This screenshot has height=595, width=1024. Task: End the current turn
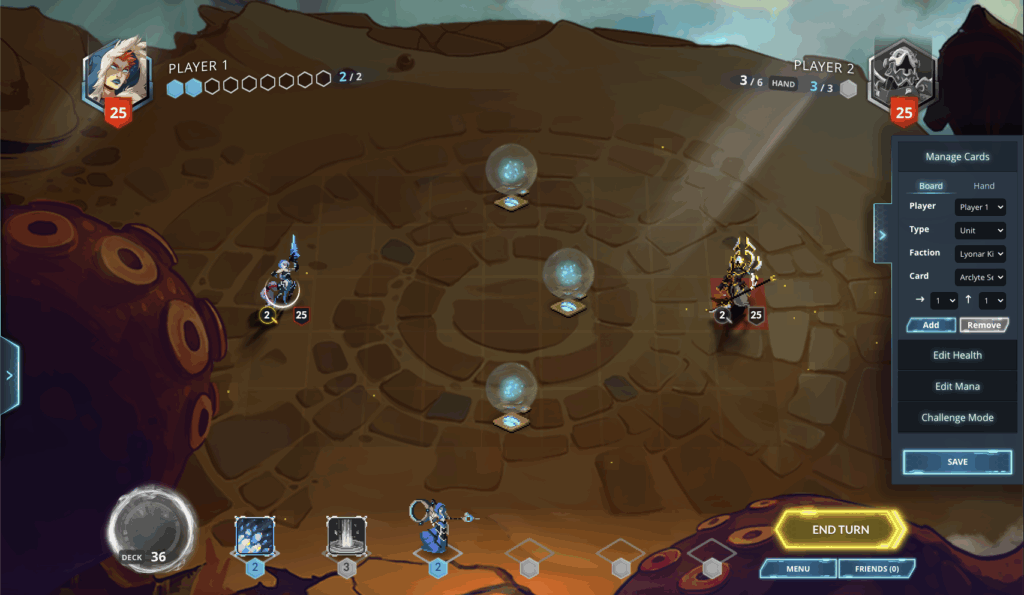840,529
